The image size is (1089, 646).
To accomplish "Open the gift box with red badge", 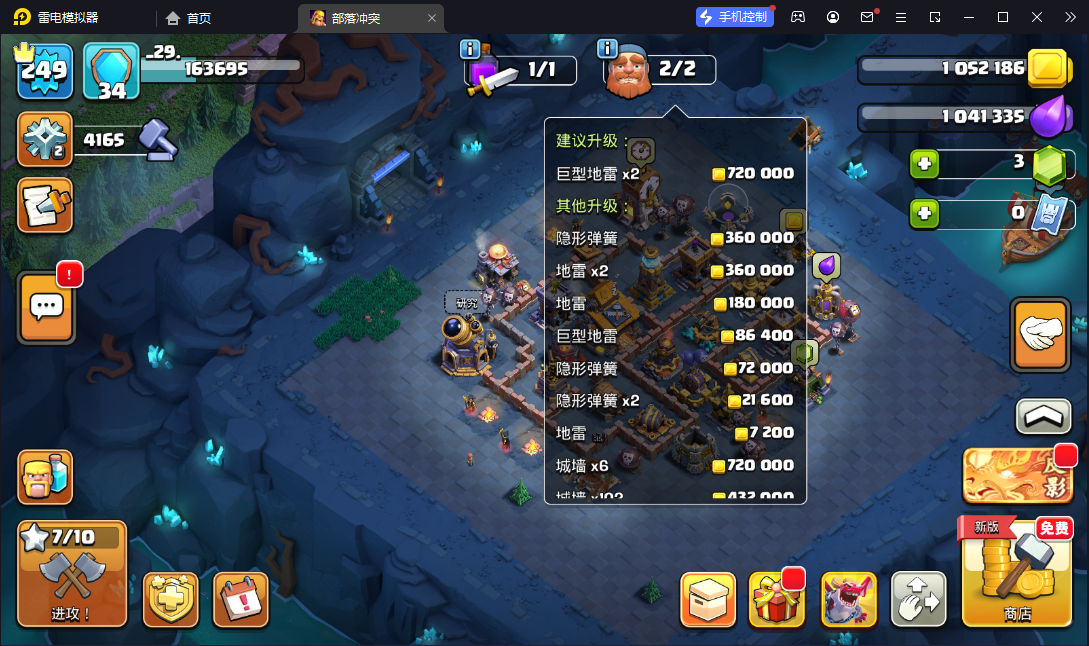I will 777,600.
